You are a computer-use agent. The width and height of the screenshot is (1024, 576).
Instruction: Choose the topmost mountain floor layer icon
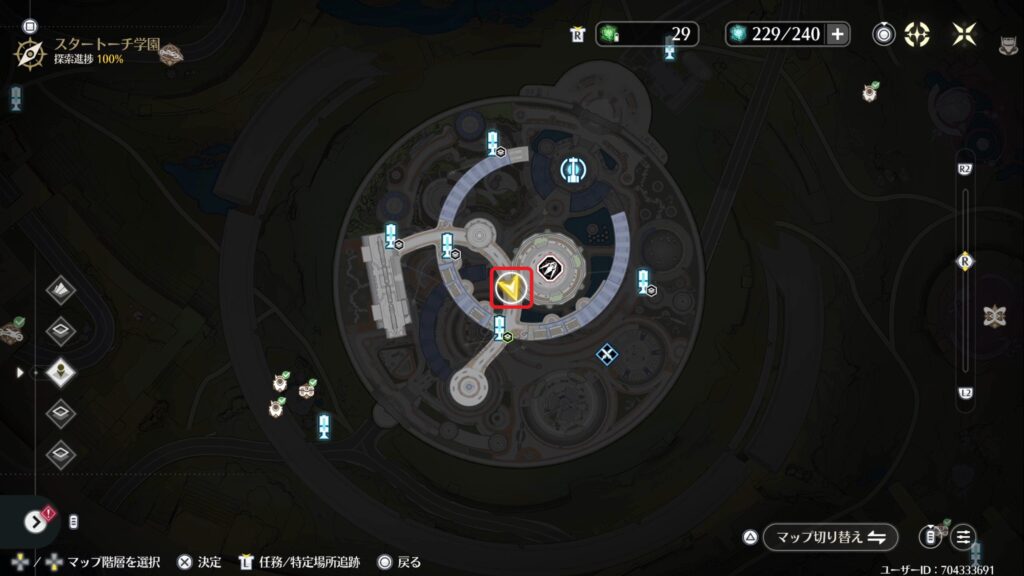[62, 291]
